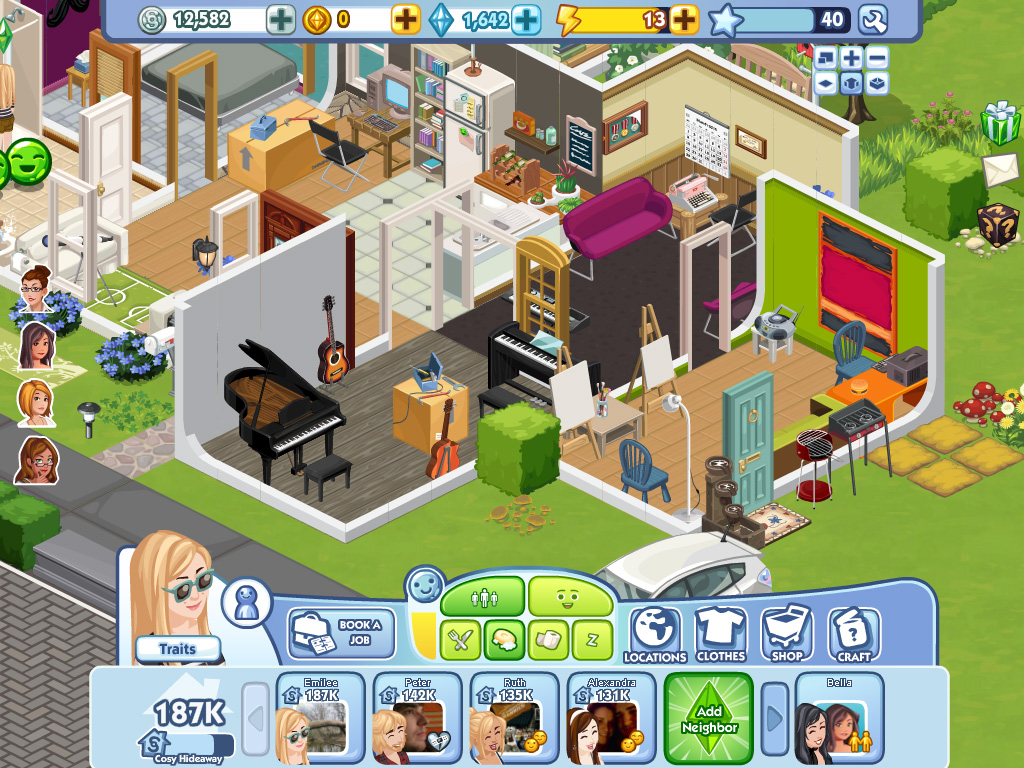Click the Book a Job button
Image resolution: width=1024 pixels, height=768 pixels.
(x=341, y=632)
